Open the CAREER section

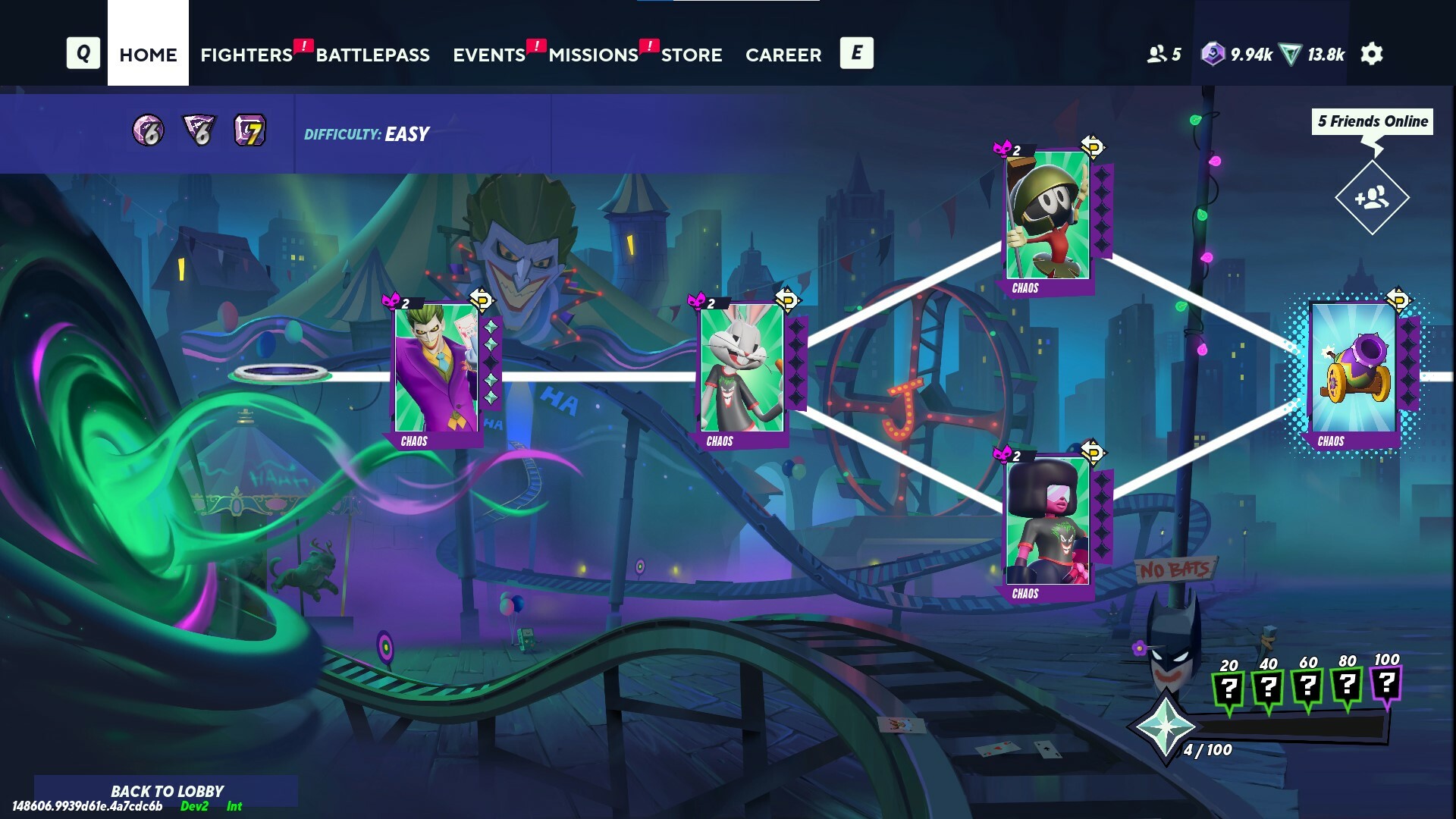783,55
